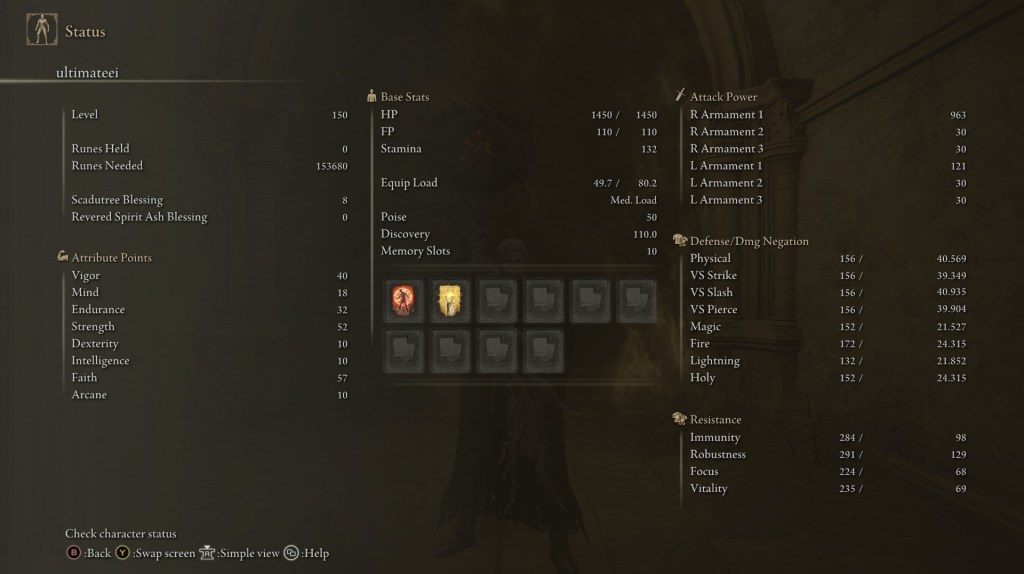Select the R Armament 1 attack row
1024x574 pixels.
(827, 114)
